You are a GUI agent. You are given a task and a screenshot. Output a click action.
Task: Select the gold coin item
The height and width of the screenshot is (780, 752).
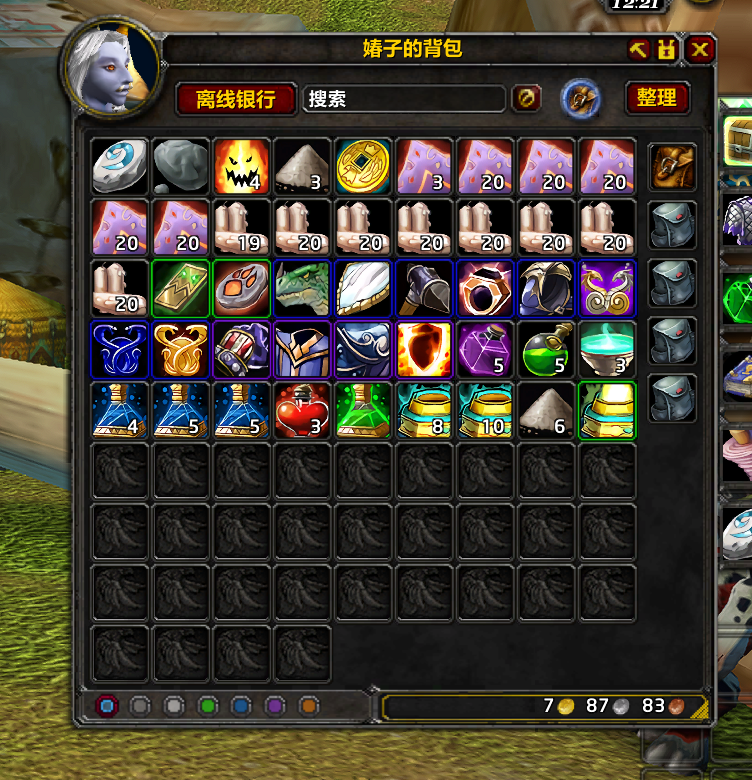(x=363, y=166)
